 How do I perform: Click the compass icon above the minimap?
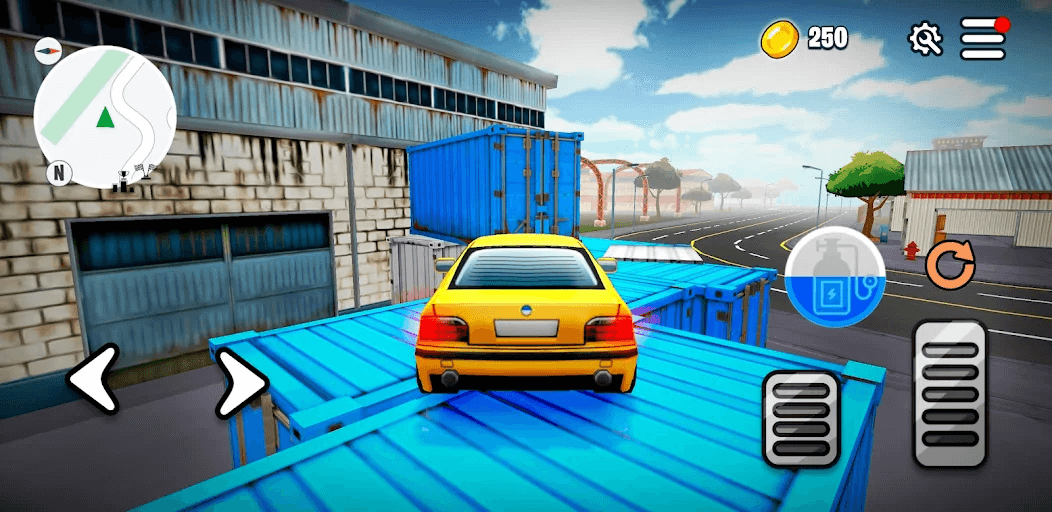point(47,51)
